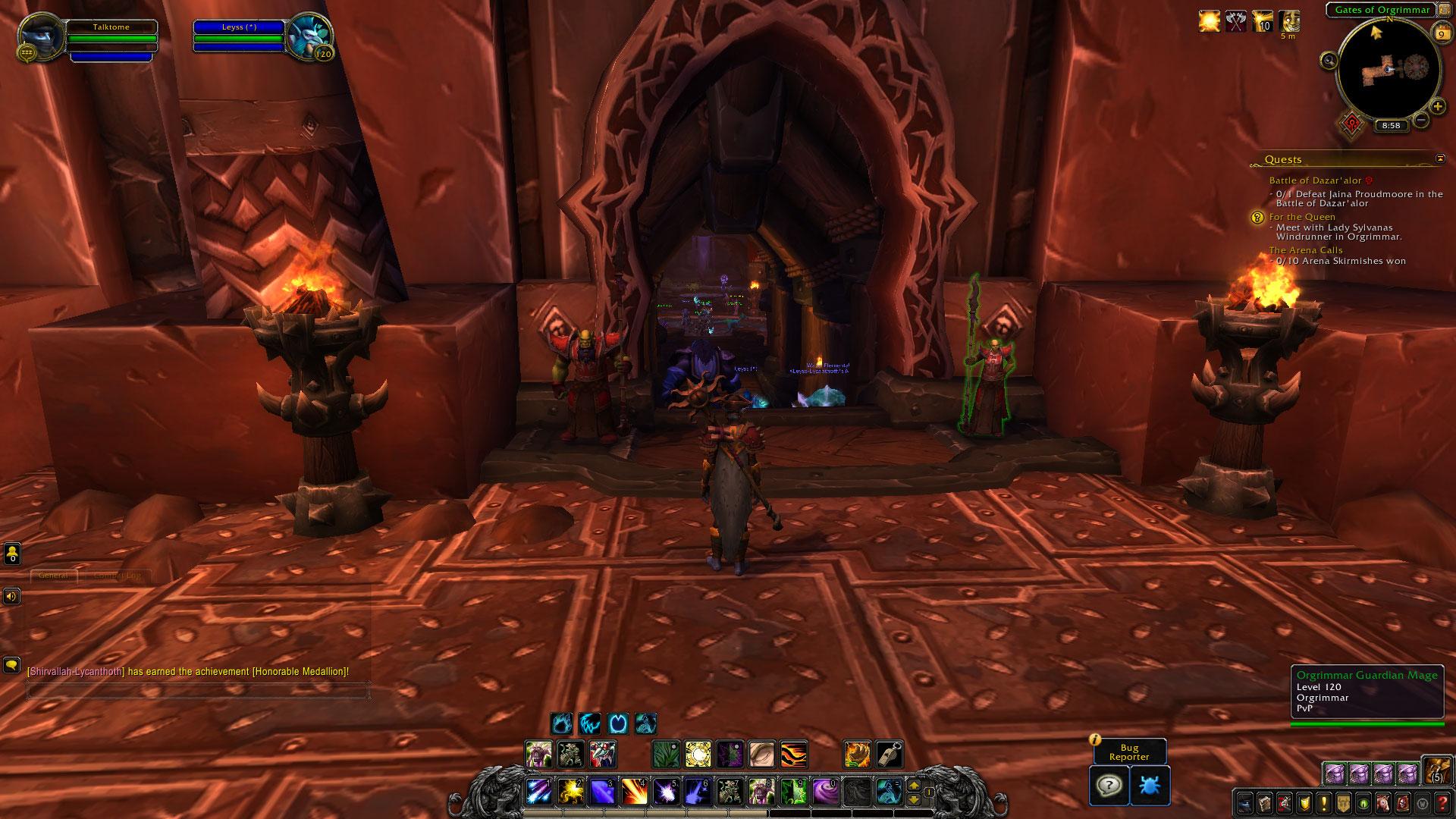Click the minimap zoom-out minus button
1456x819 pixels.
click(x=1421, y=119)
